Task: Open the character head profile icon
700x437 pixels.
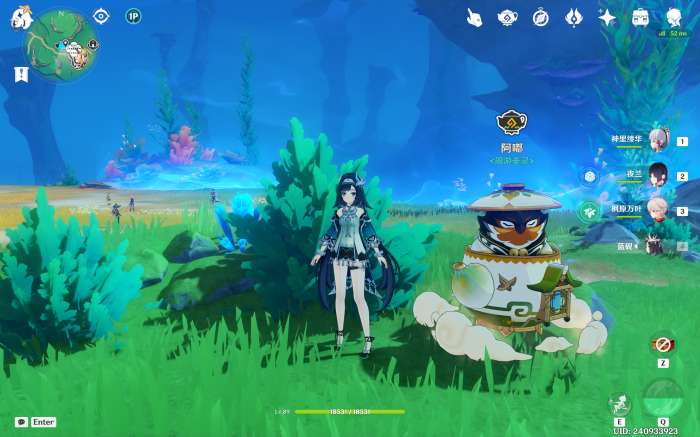Action: click(673, 17)
